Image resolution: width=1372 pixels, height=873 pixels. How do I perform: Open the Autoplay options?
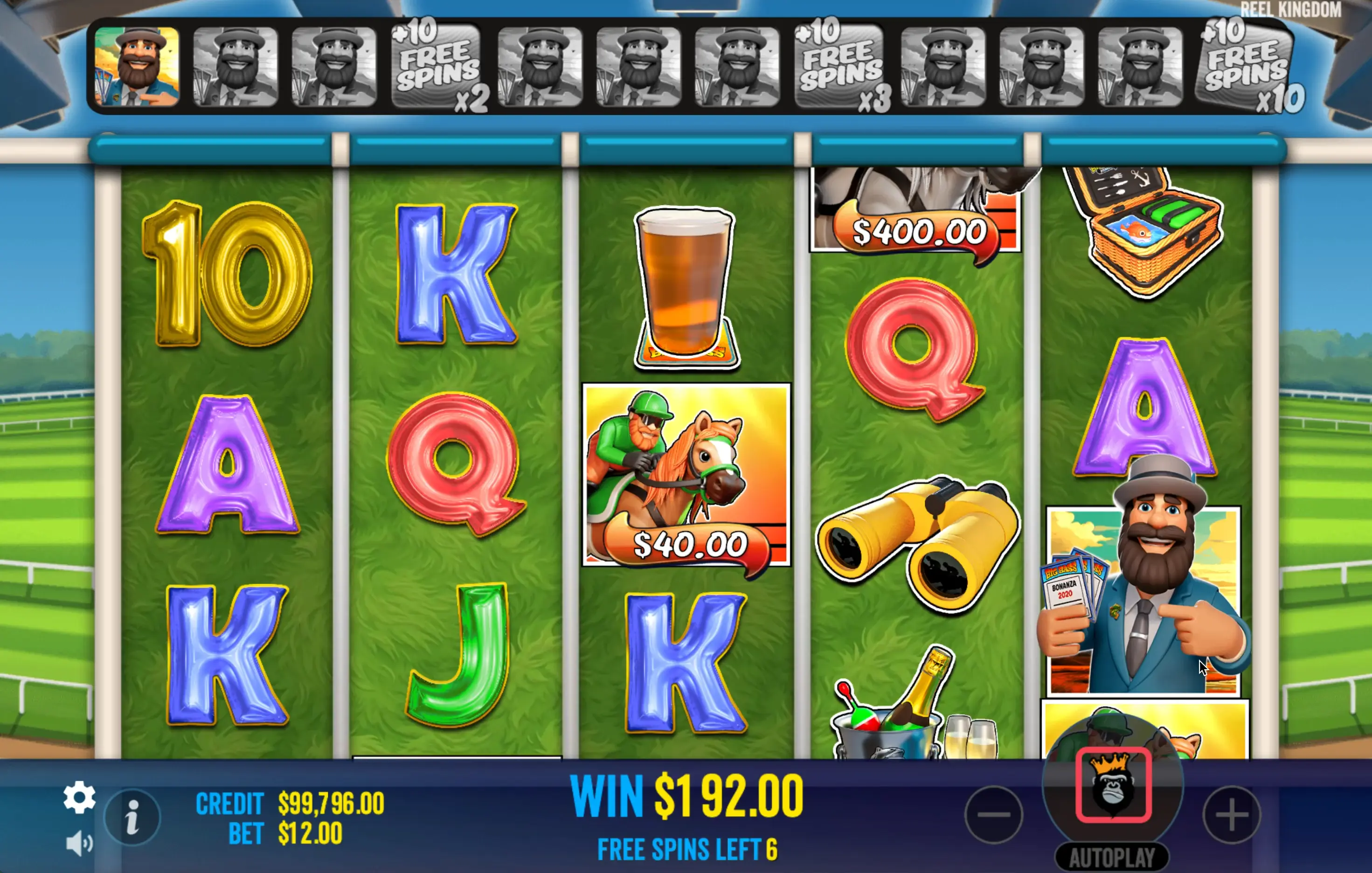click(1112, 857)
